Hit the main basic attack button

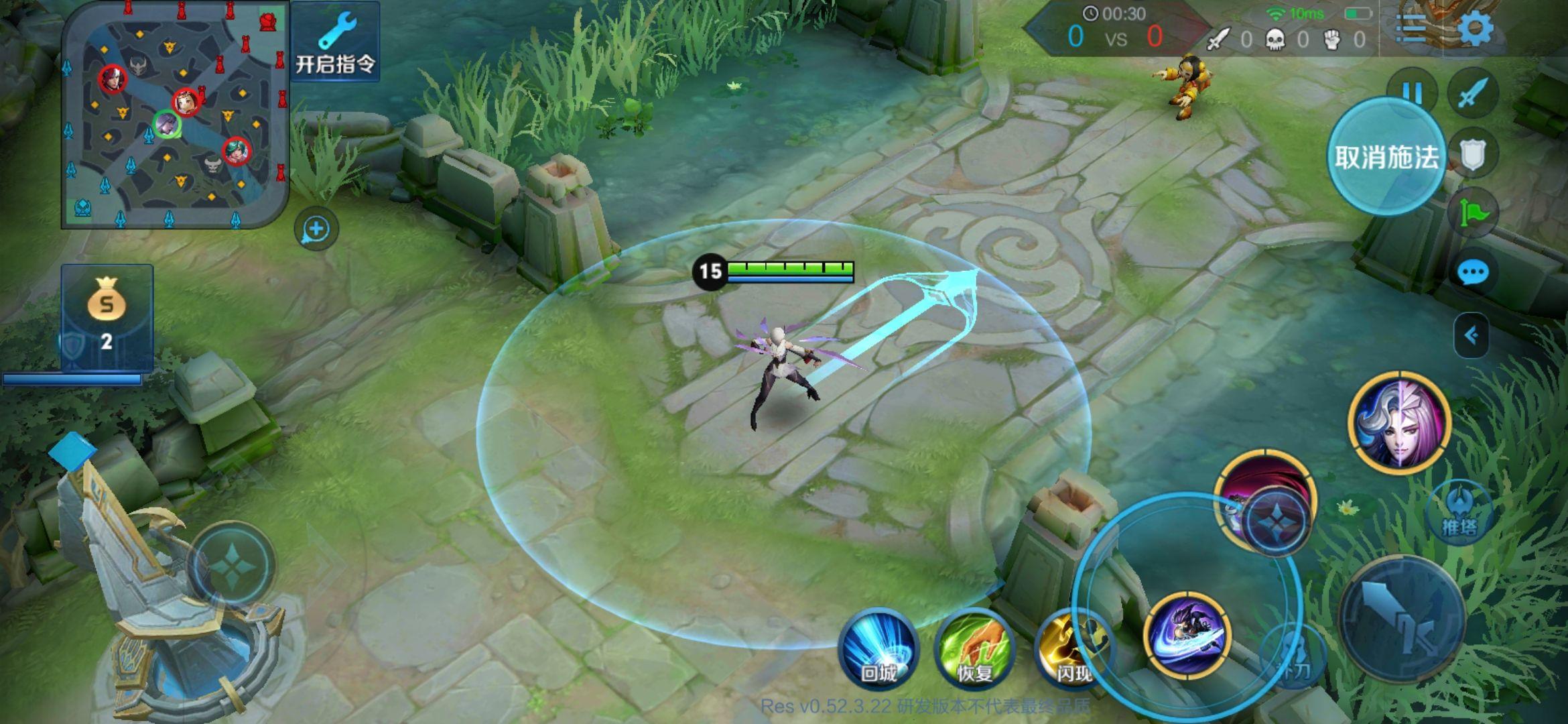pos(1402,619)
